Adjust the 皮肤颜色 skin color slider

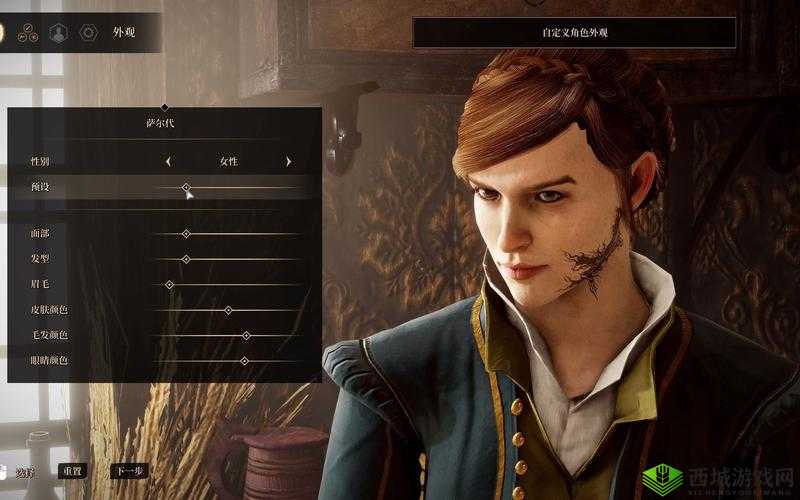228,310
